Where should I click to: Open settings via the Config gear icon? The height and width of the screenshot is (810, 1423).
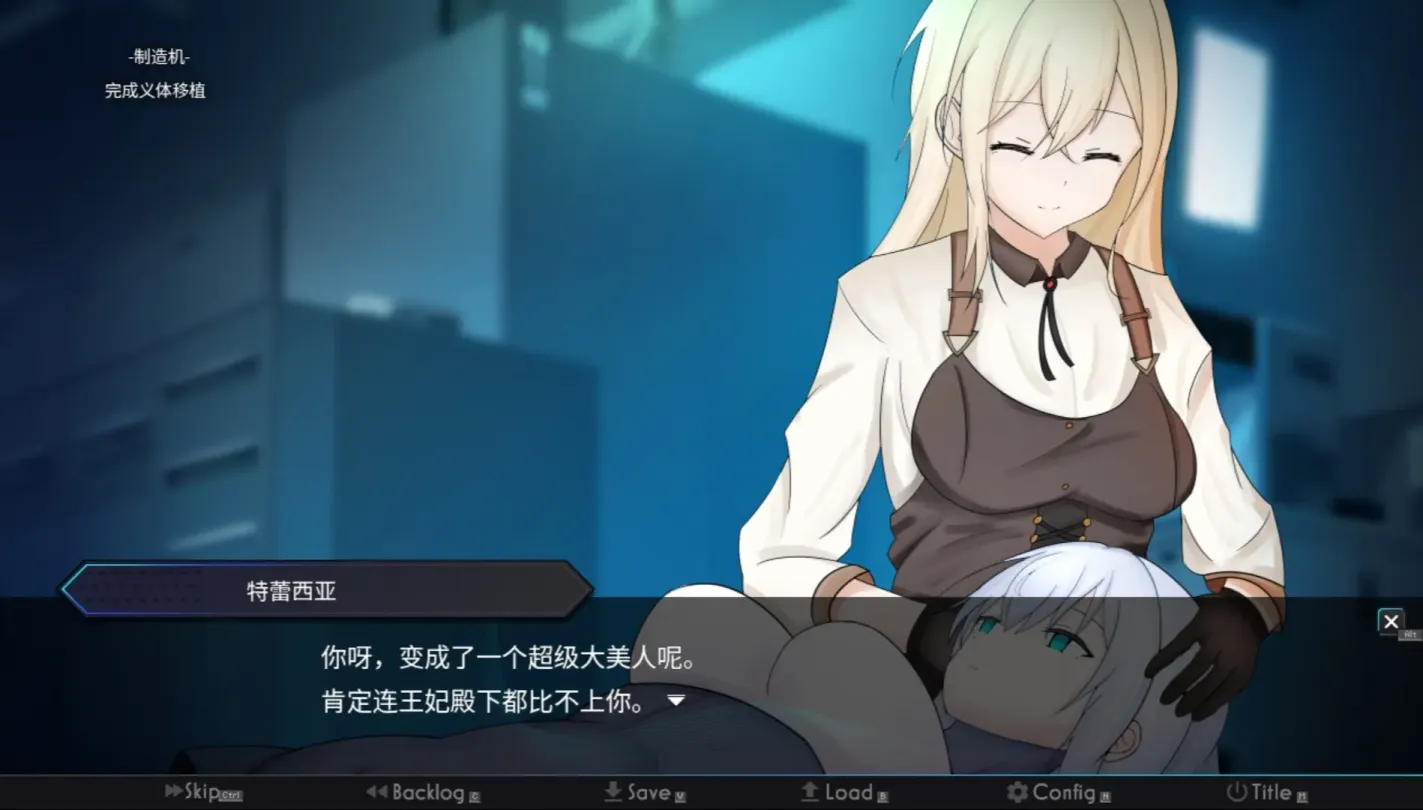1016,791
